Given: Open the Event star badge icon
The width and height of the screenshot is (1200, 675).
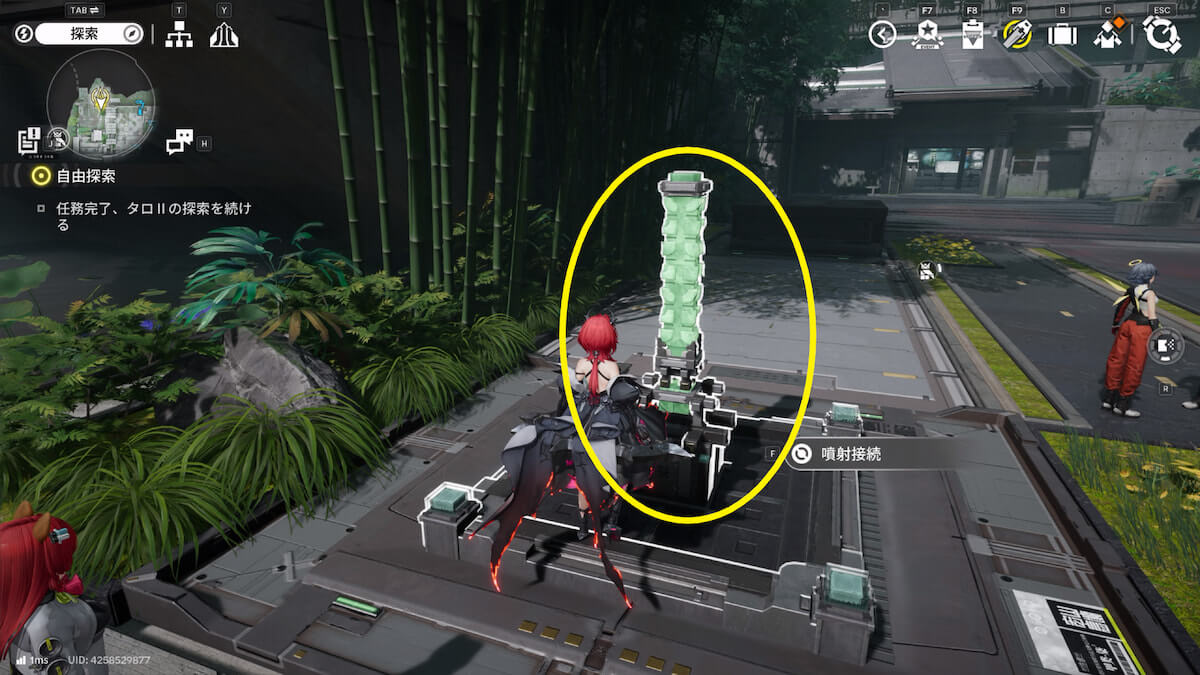Looking at the screenshot, I should click(x=927, y=35).
